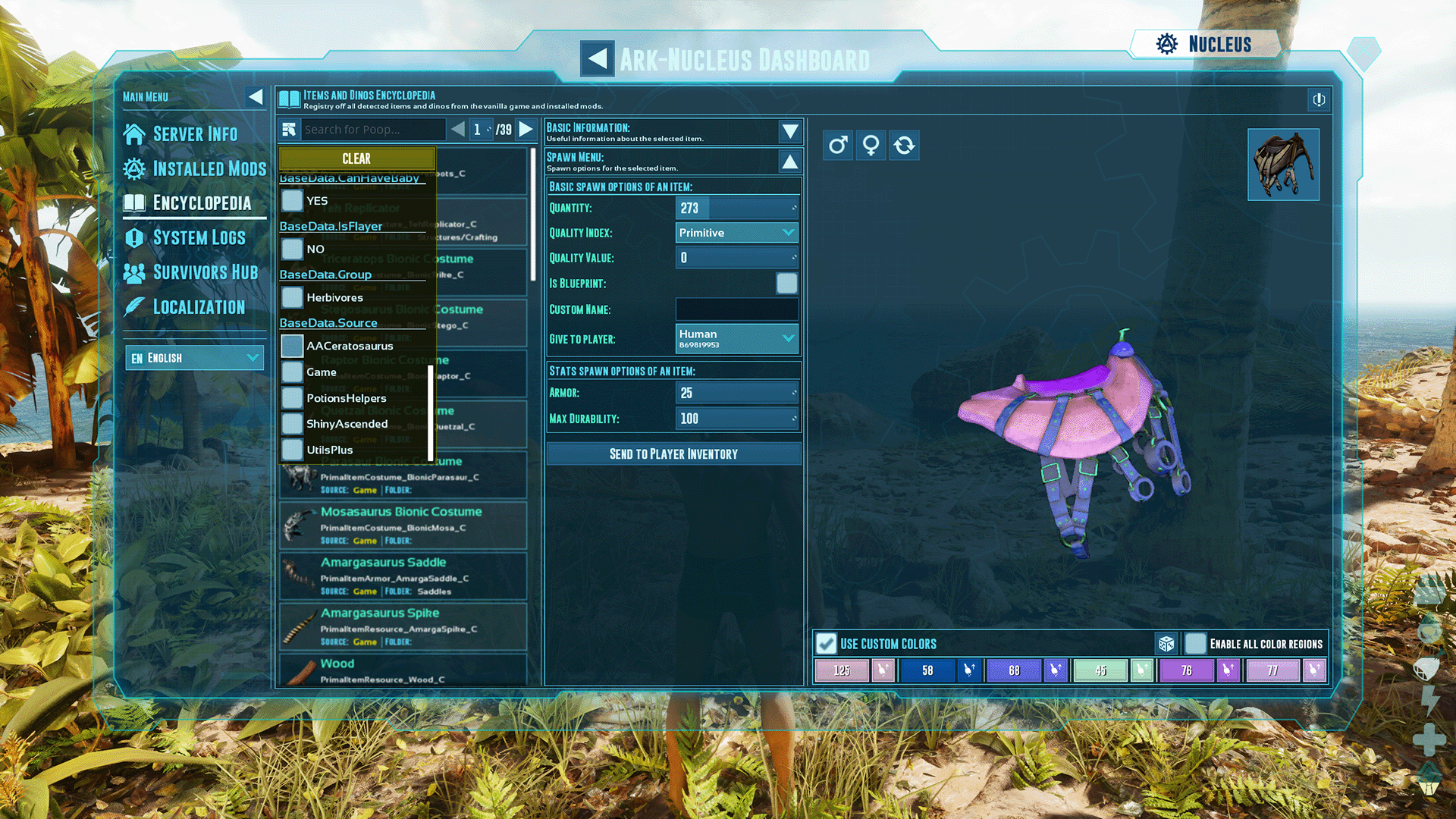Select the male gender symbol icon

[837, 145]
